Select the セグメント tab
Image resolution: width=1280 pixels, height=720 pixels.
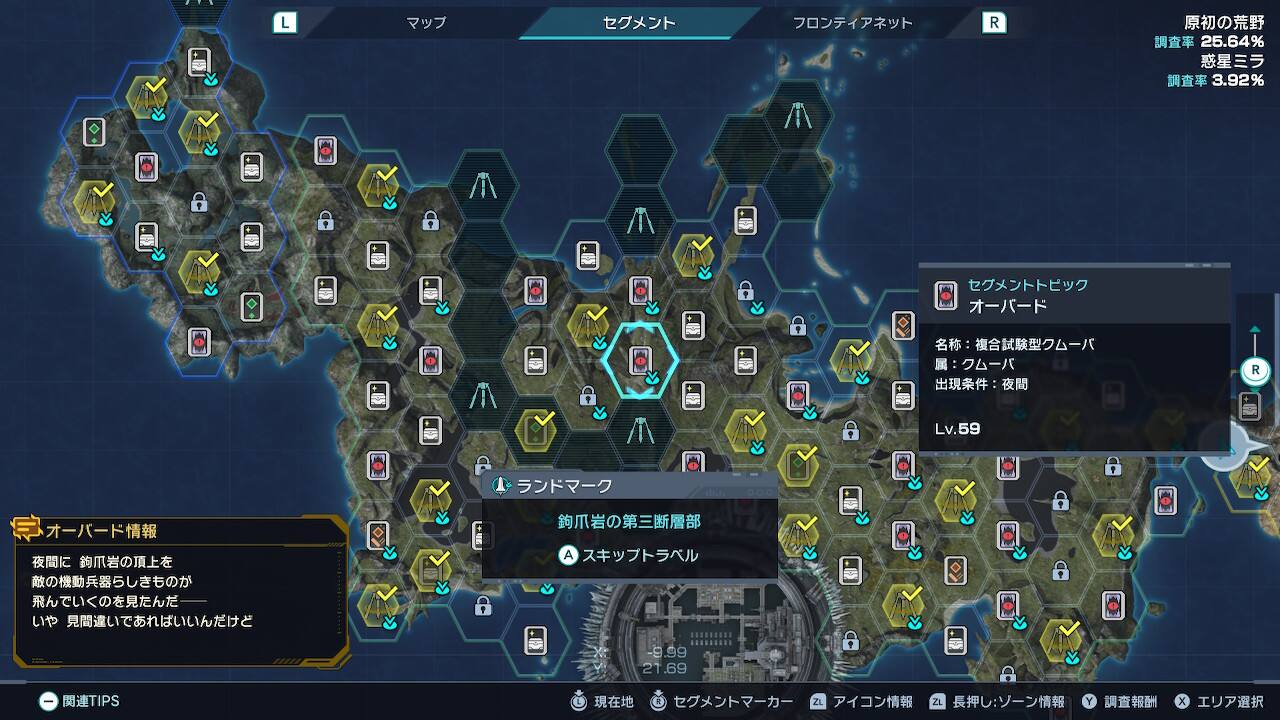(639, 22)
